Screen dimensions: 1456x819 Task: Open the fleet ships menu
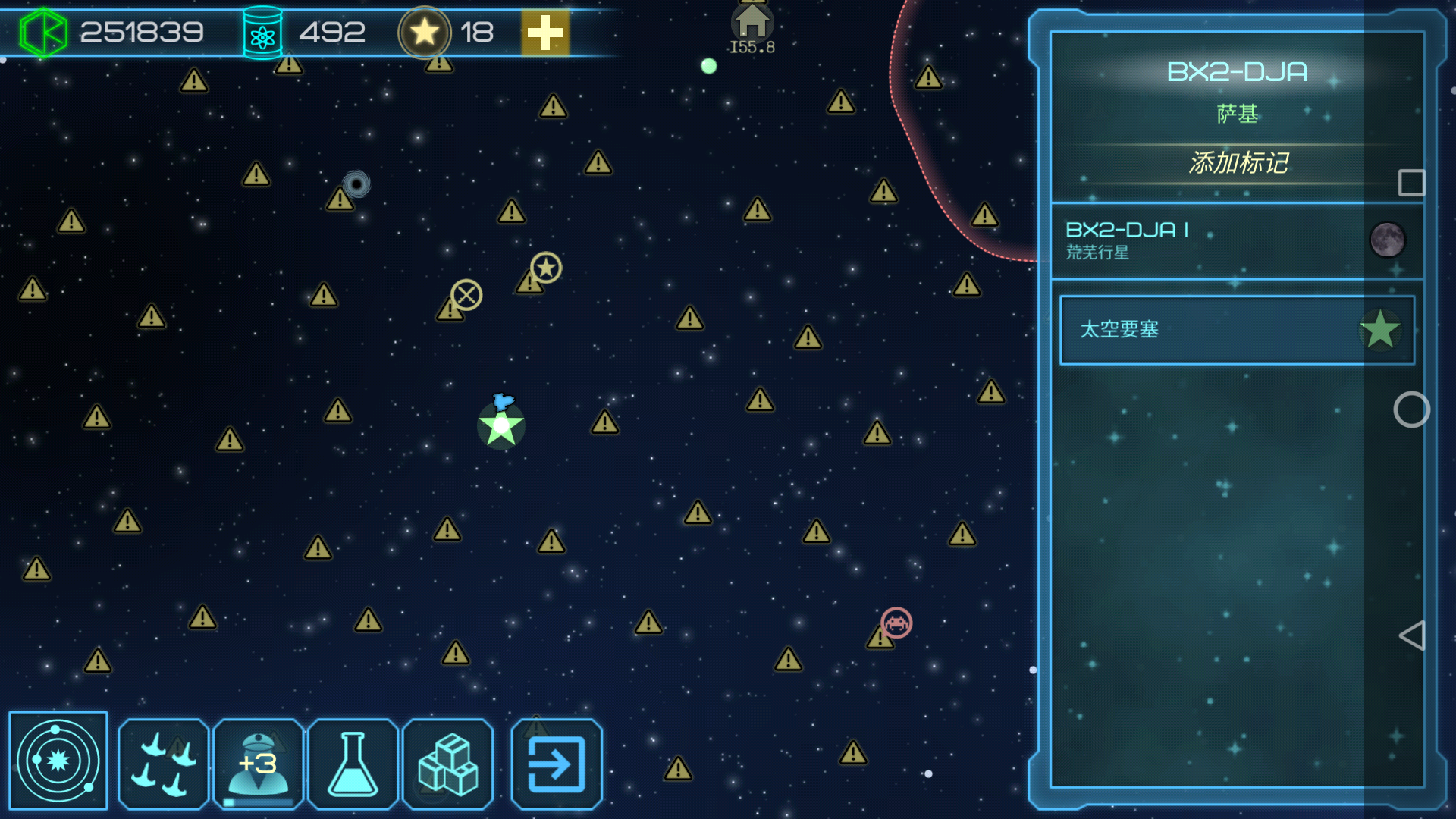point(163,764)
